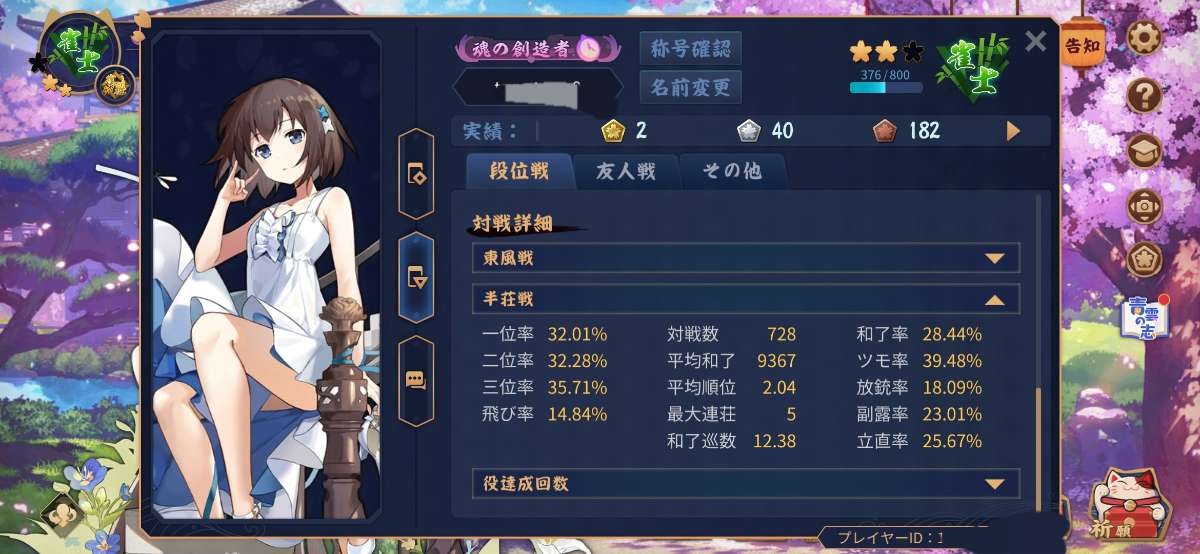
Task: Open the gear settings icon
Action: 1144,38
